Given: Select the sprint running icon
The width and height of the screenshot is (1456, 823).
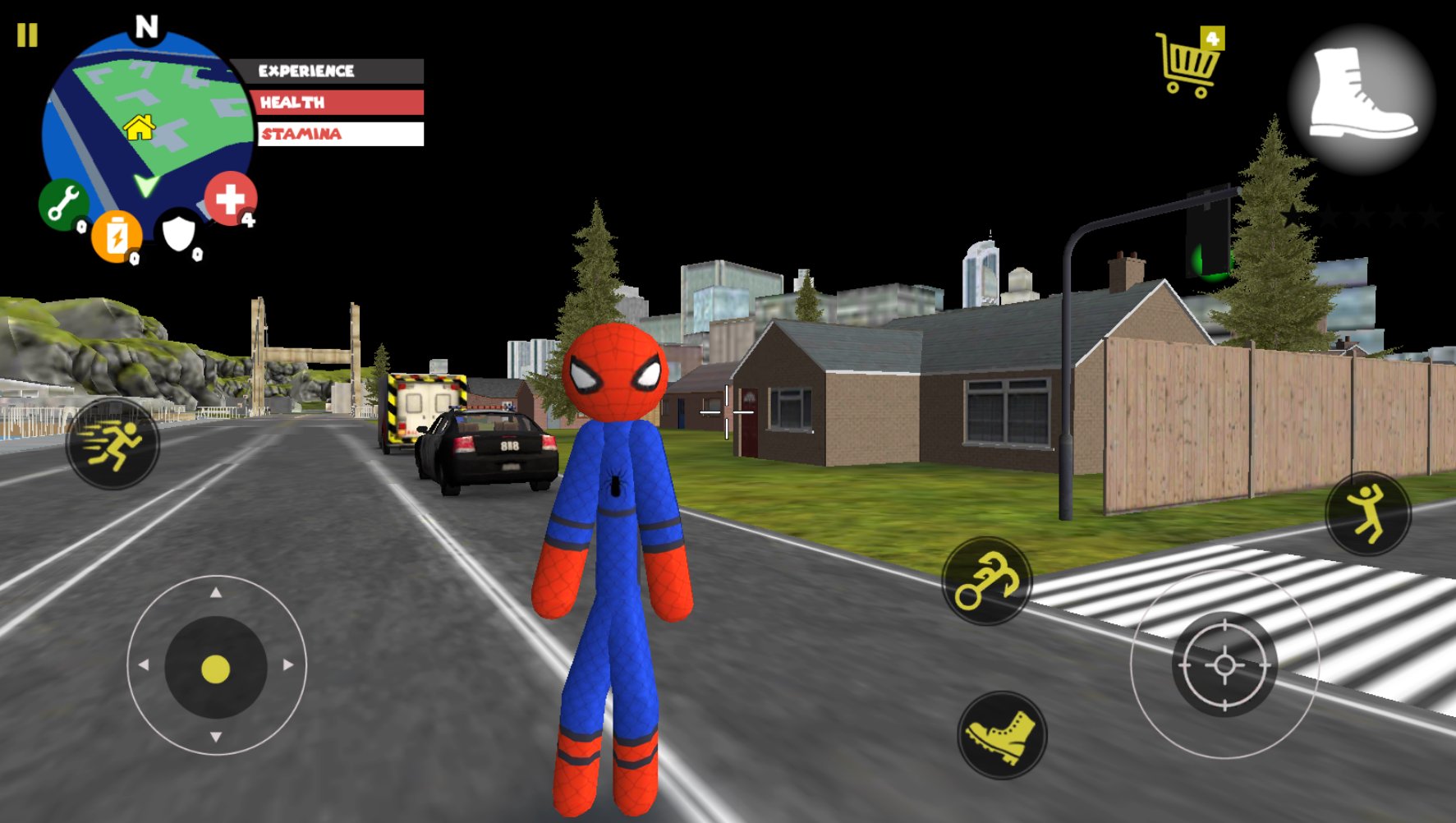Looking at the screenshot, I should pos(115,444).
